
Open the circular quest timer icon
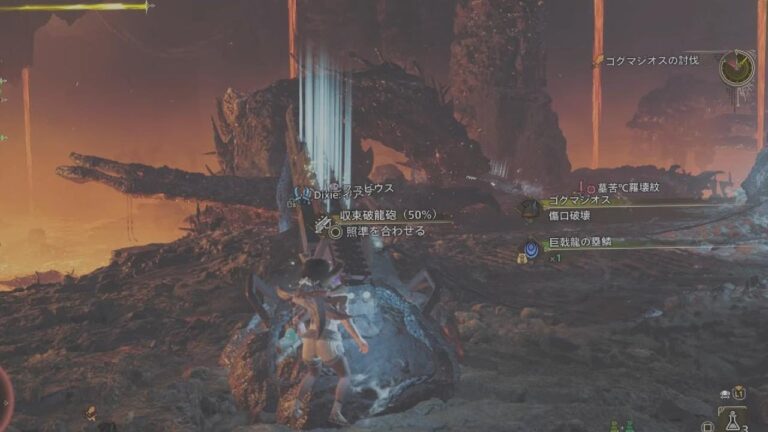(x=736, y=67)
